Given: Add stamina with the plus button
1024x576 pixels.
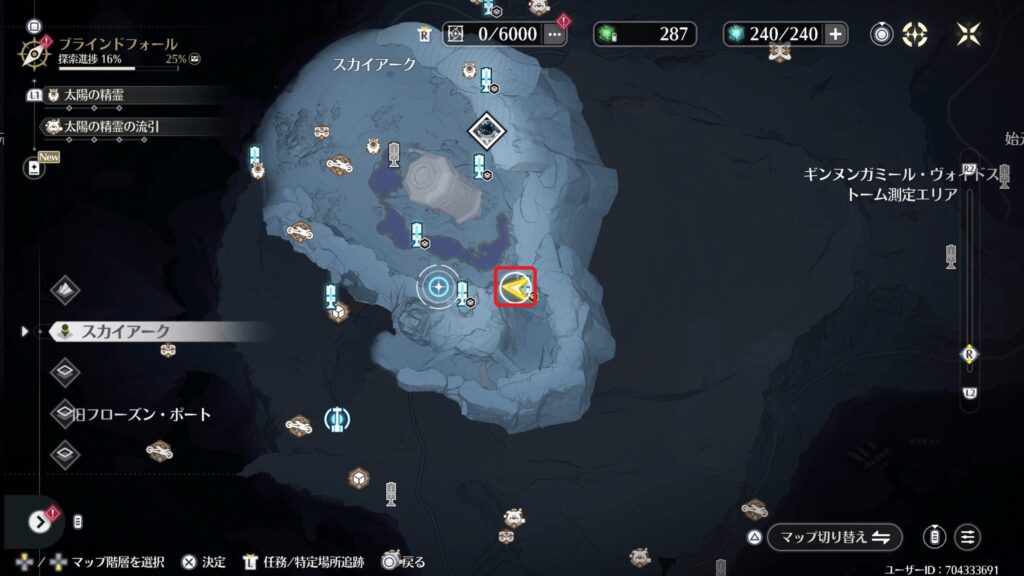Looking at the screenshot, I should [x=835, y=34].
